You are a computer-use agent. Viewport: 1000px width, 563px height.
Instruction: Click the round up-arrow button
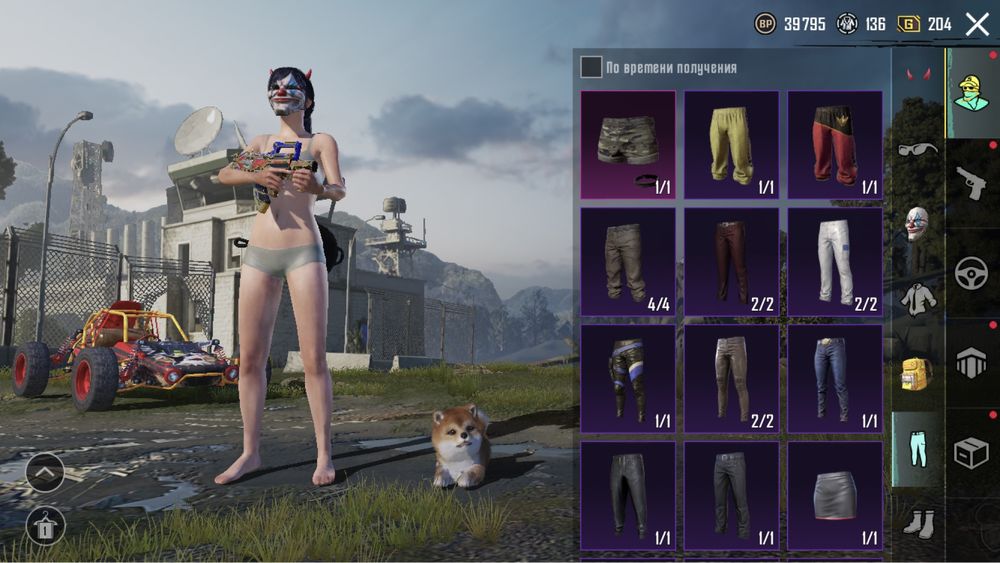(x=45, y=472)
